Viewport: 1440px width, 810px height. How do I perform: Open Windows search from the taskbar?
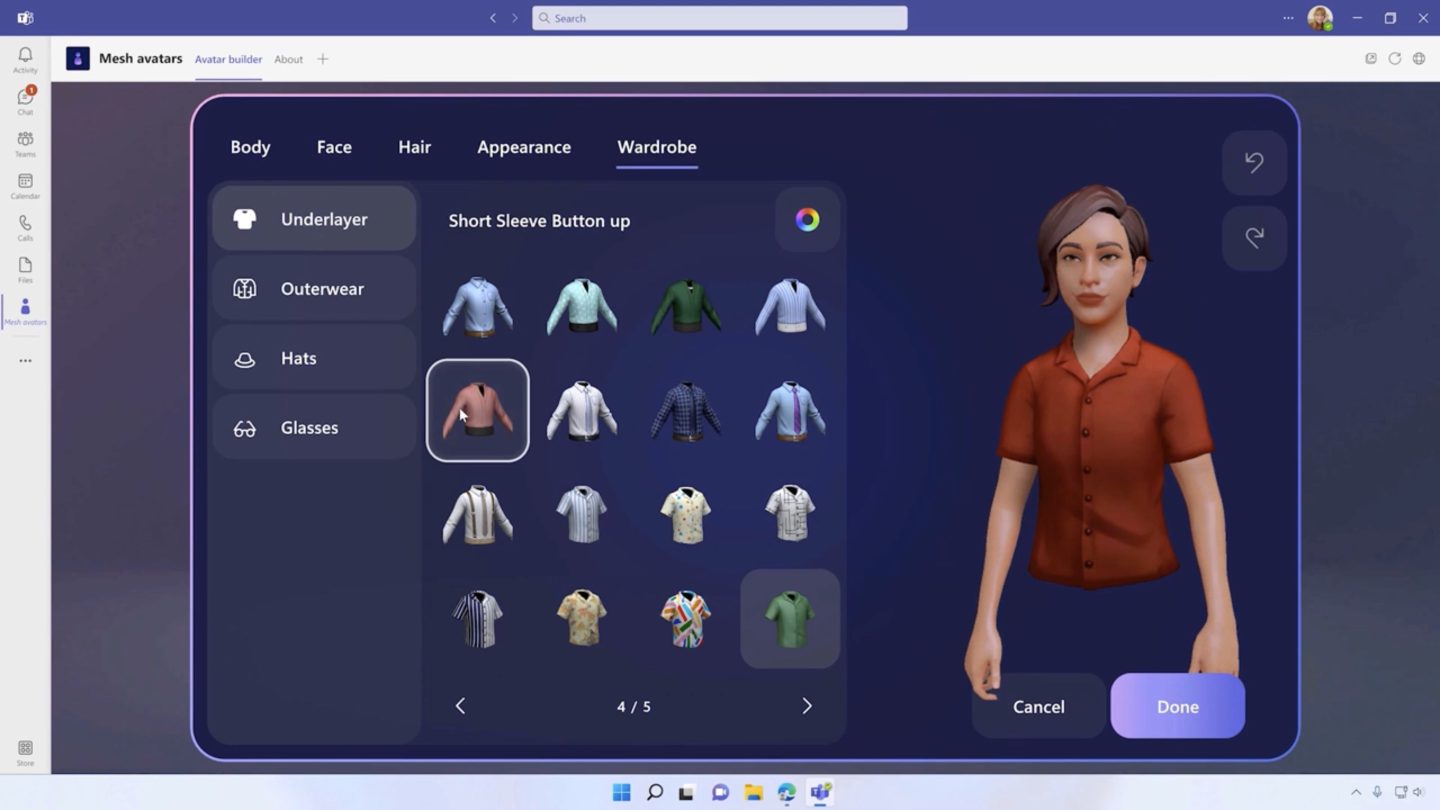pyautogui.click(x=655, y=792)
